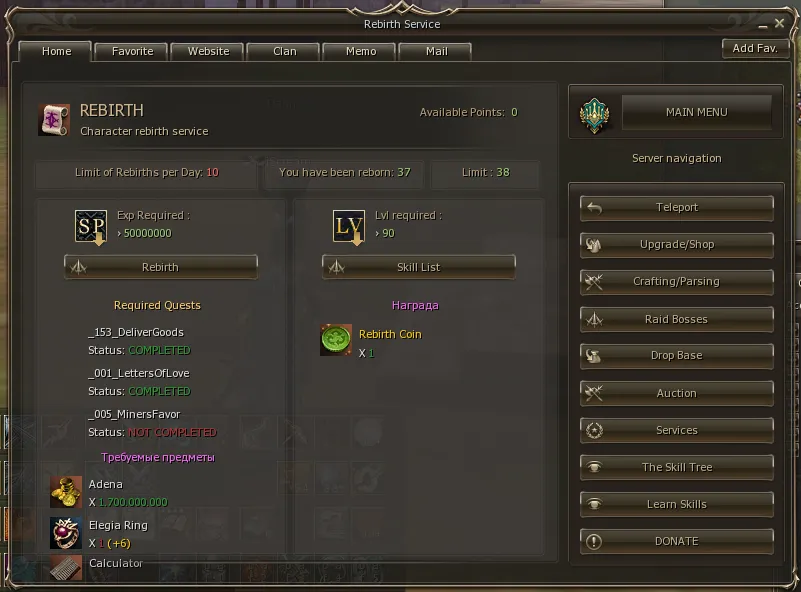Choose Learn Skills
The image size is (801, 592).
point(677,504)
